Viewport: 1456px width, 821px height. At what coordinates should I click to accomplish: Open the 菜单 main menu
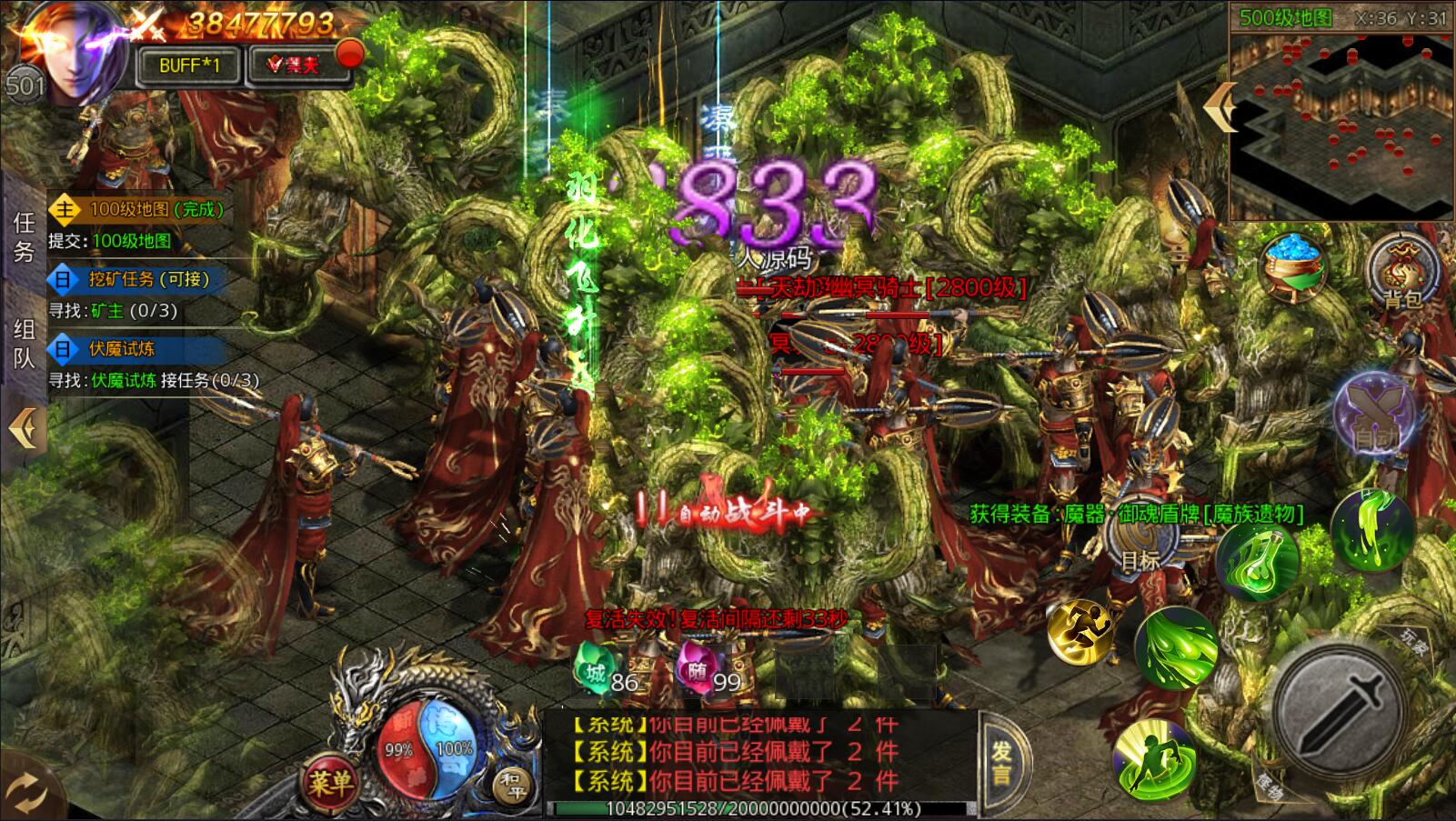pos(329,780)
